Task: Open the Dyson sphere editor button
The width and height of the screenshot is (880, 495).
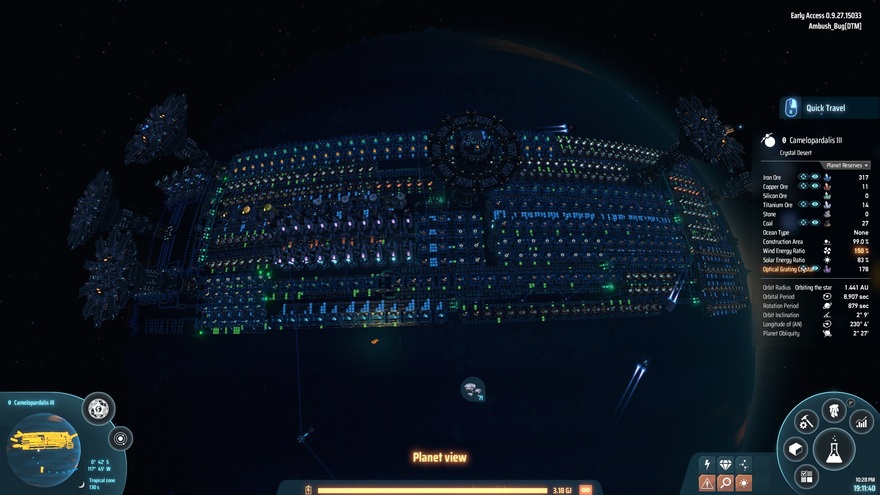Action: [x=98, y=408]
